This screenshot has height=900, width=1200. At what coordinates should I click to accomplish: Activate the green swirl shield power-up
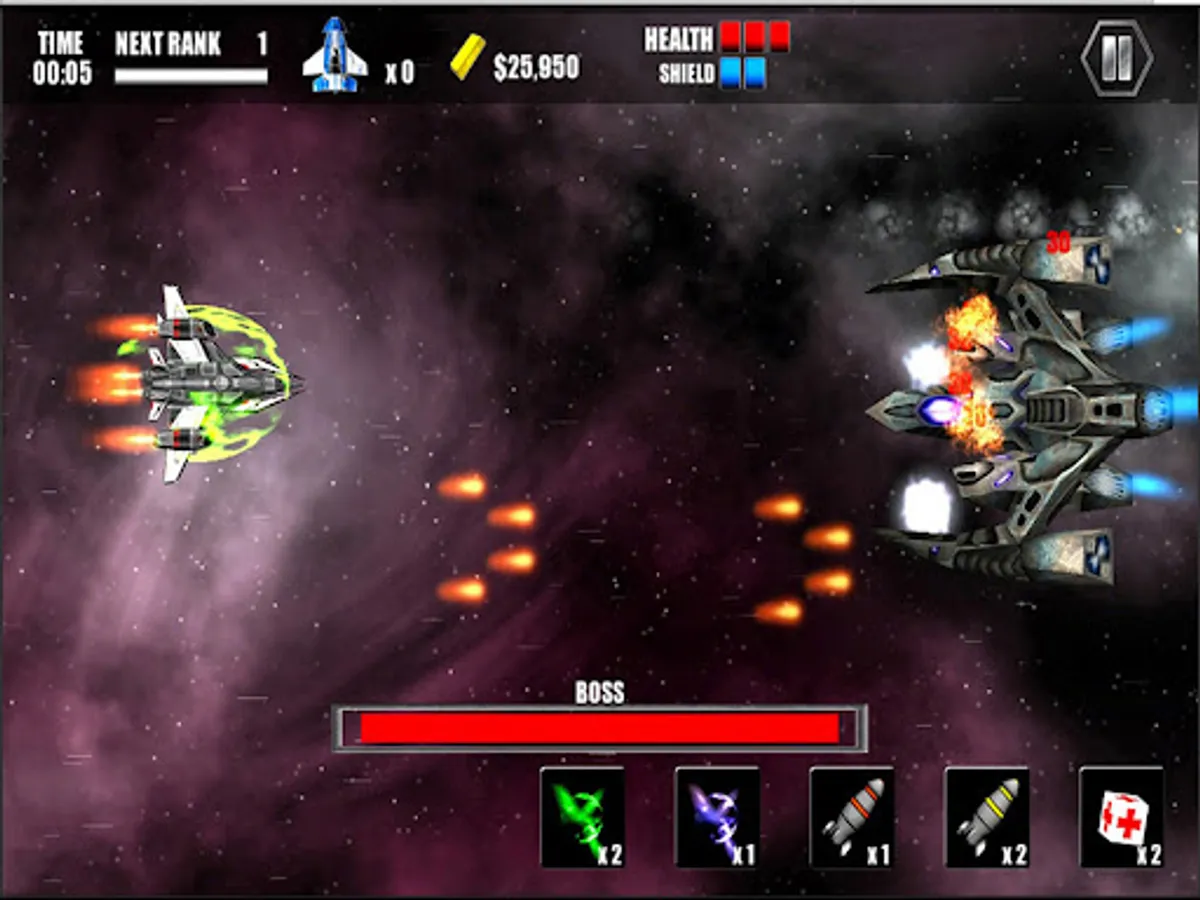[582, 817]
